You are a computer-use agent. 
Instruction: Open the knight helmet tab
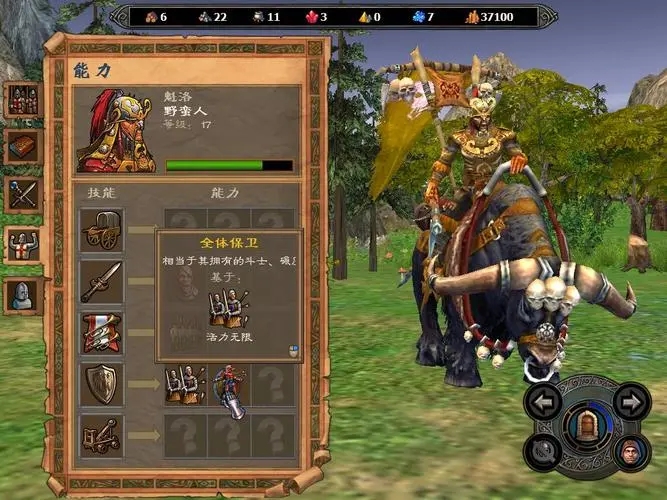coord(21,292)
